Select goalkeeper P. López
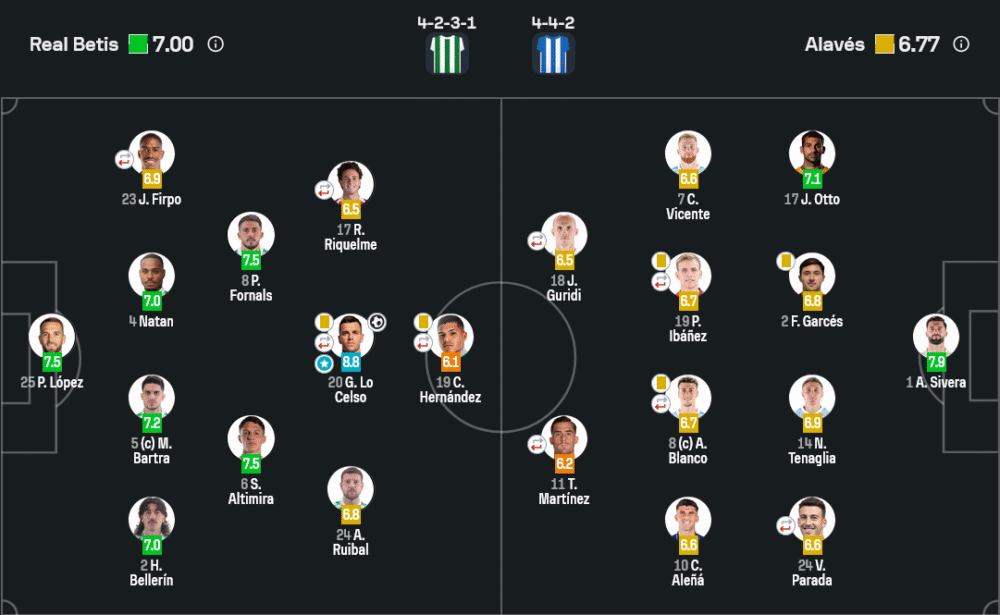Viewport: 1000px width, 615px height. [51, 337]
